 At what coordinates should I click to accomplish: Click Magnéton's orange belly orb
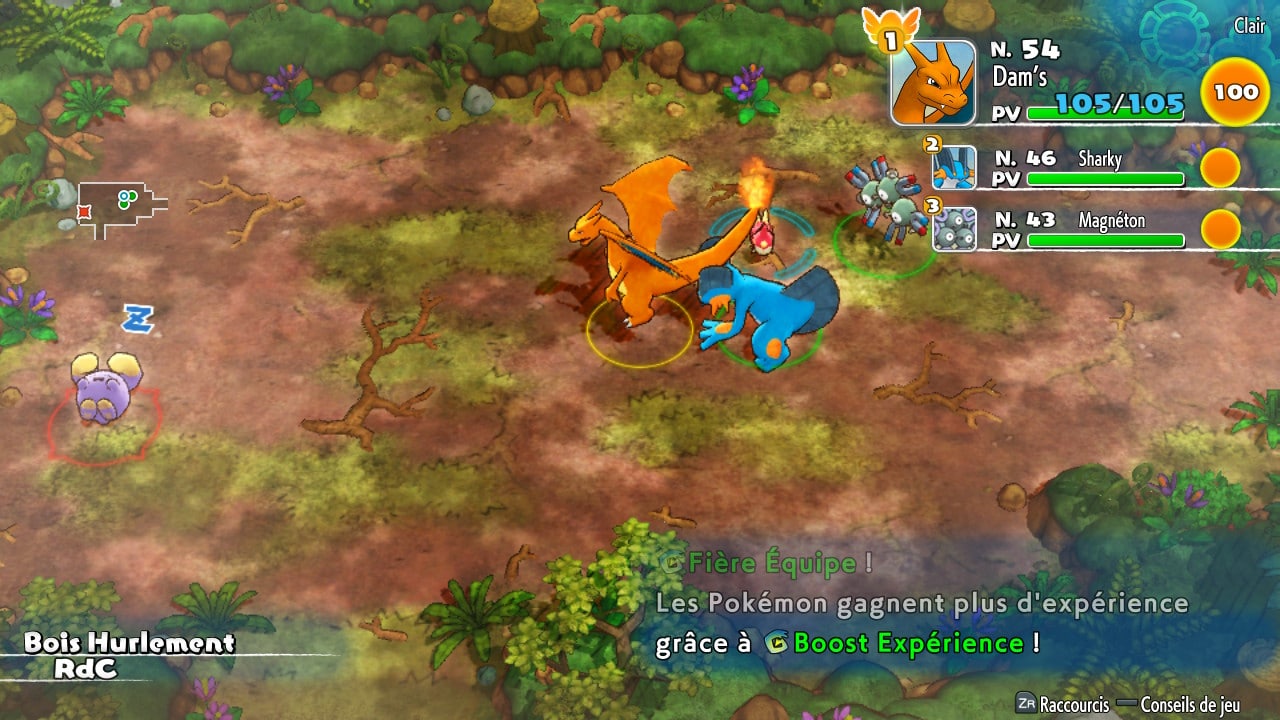1220,229
